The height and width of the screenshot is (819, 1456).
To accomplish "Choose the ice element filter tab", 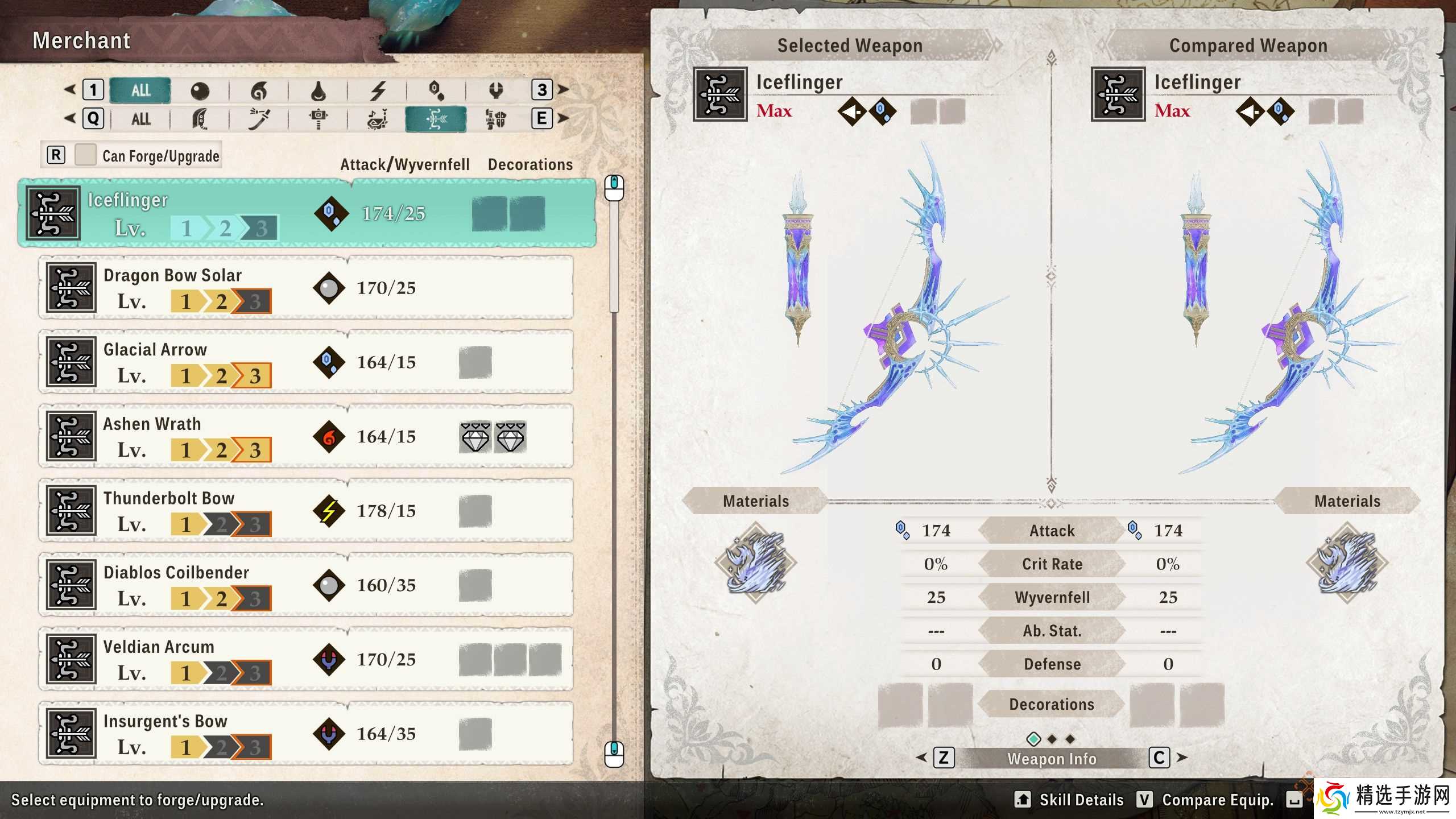I will pyautogui.click(x=436, y=90).
